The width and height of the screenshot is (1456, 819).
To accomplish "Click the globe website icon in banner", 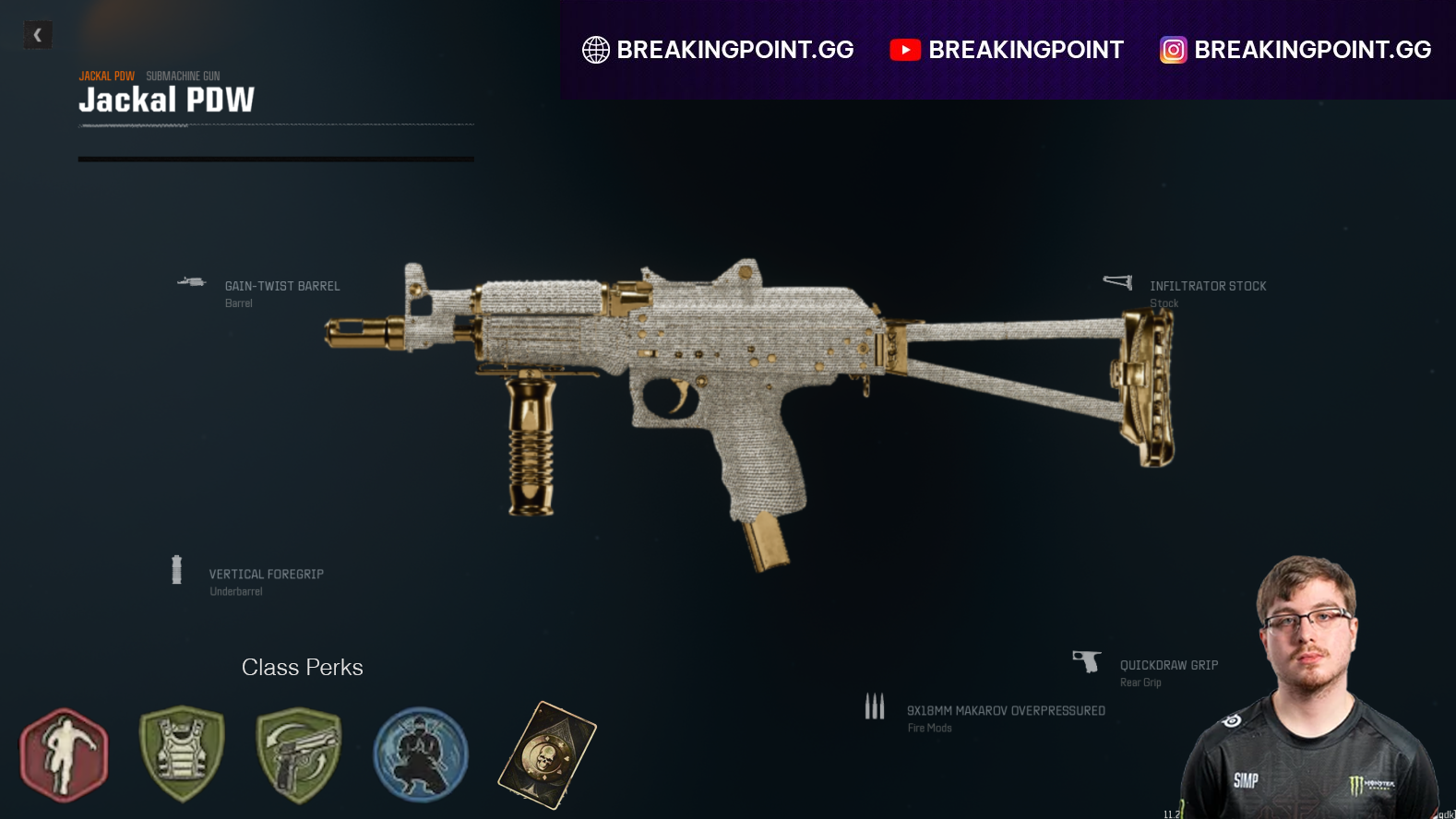I will tap(598, 50).
